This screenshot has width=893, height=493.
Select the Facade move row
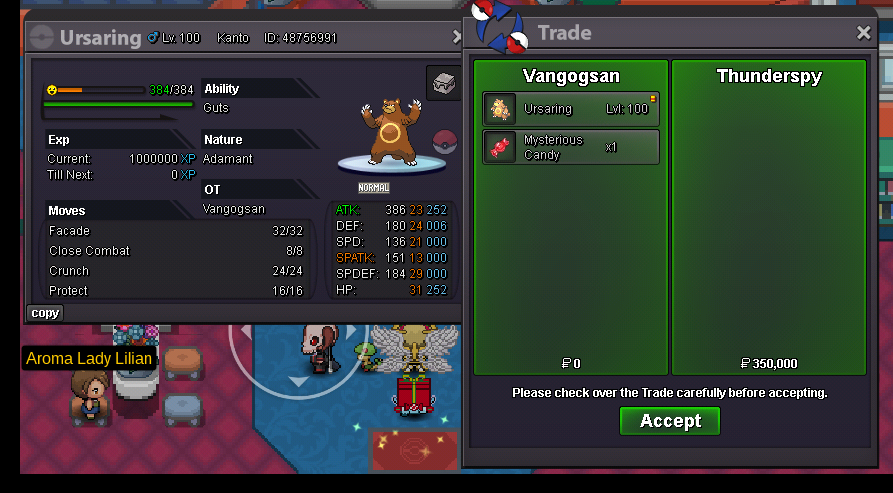point(175,231)
